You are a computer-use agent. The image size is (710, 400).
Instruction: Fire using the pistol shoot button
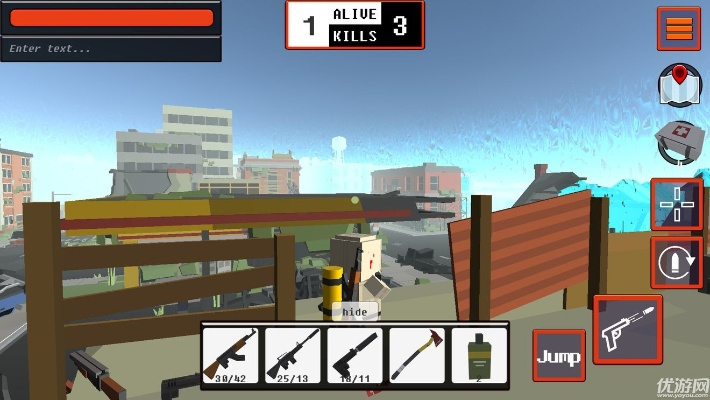coord(628,329)
